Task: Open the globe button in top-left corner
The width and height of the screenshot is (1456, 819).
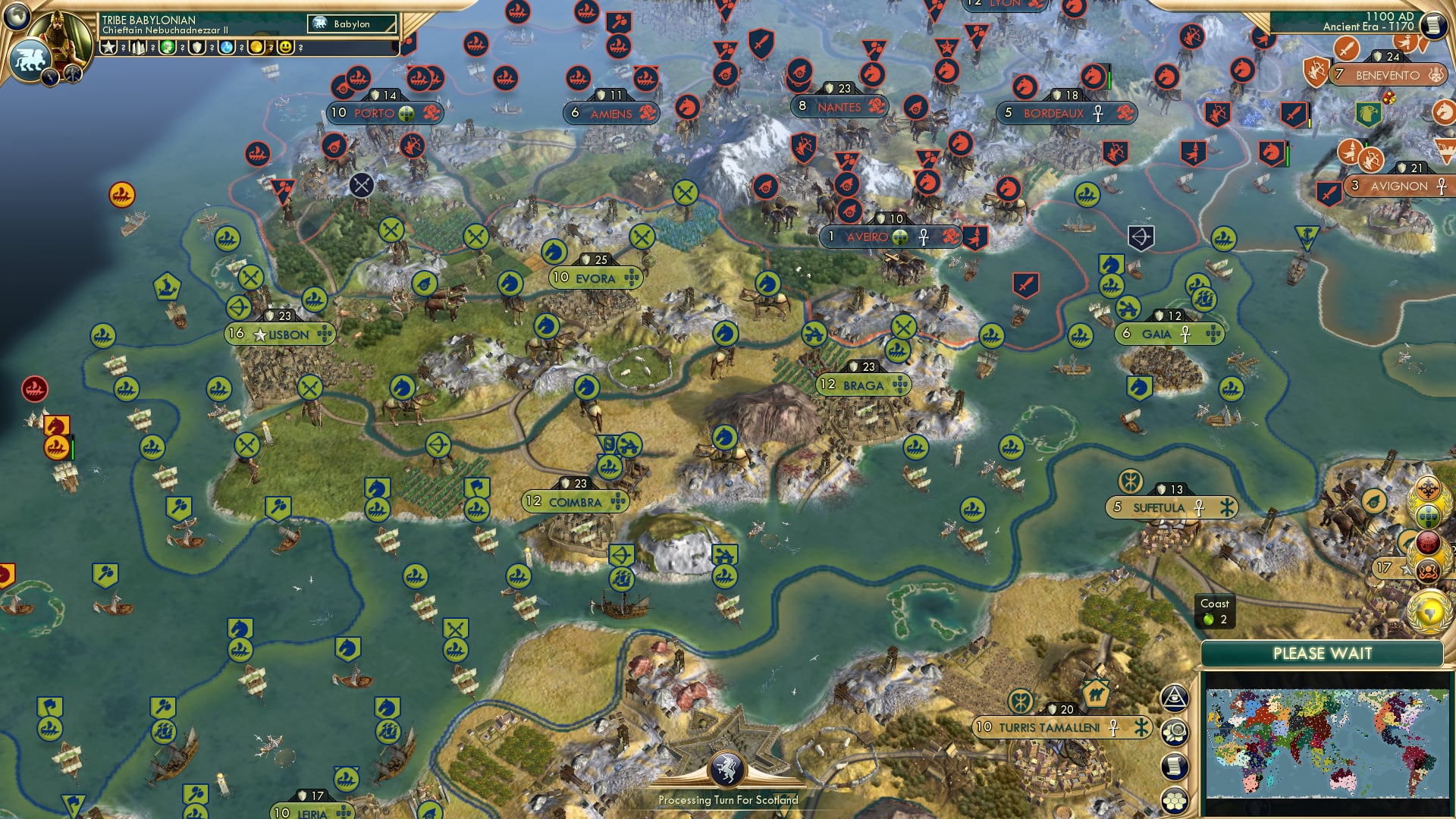Action: [x=15, y=15]
